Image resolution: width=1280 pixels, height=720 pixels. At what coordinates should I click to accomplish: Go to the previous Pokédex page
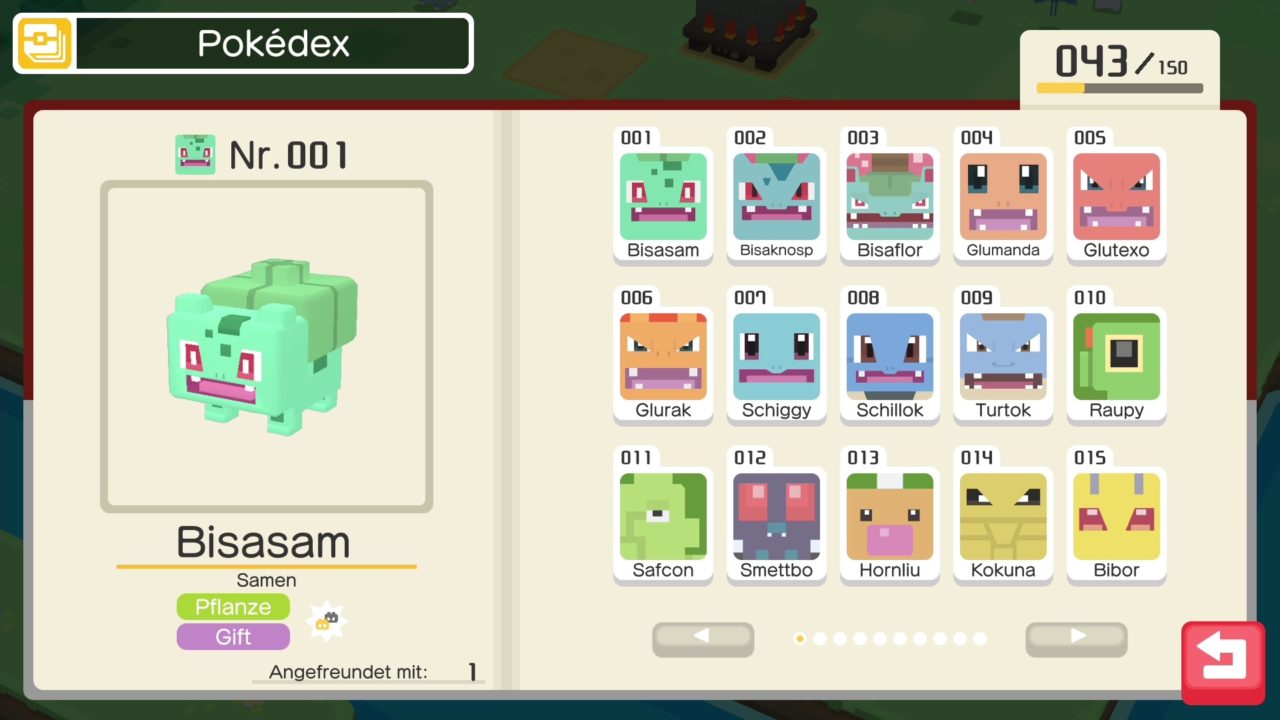click(x=702, y=638)
